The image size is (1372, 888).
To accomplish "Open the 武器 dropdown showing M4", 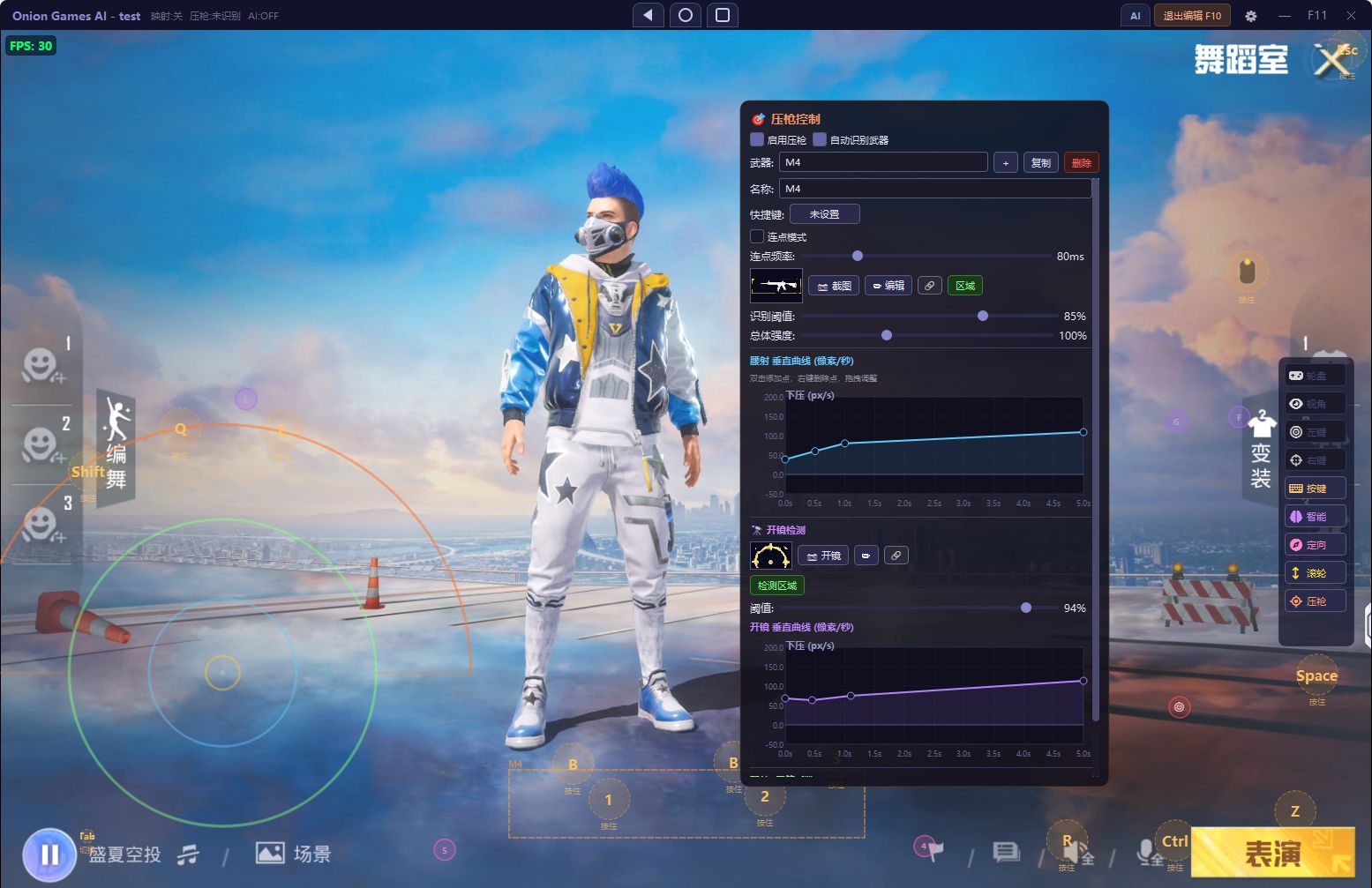I will (882, 162).
